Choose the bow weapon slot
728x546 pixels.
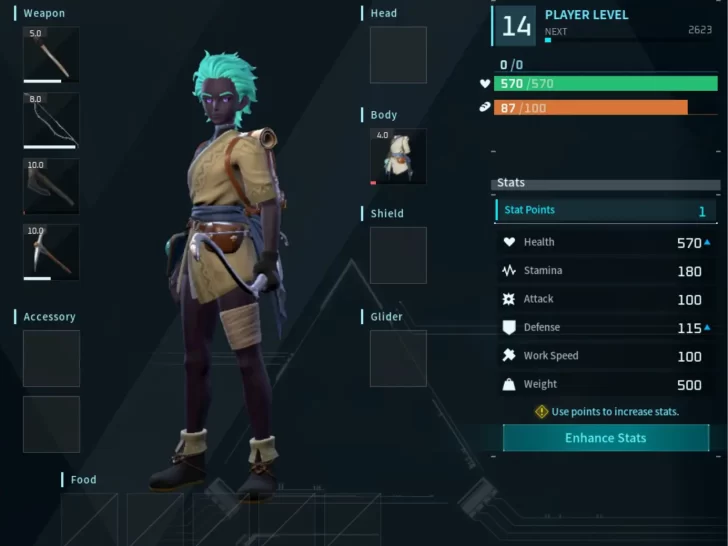[x=51, y=120]
